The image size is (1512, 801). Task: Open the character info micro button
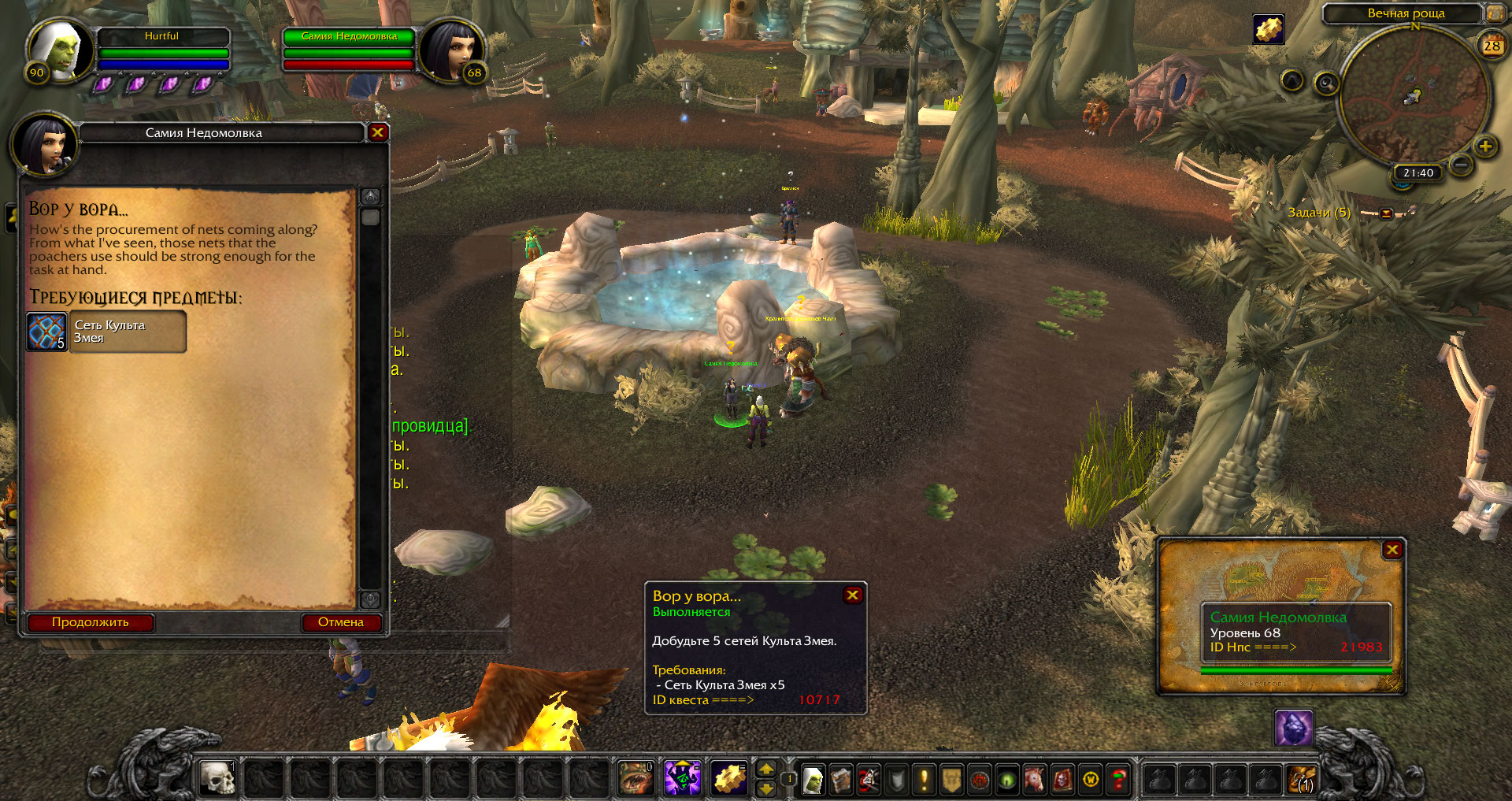813,780
